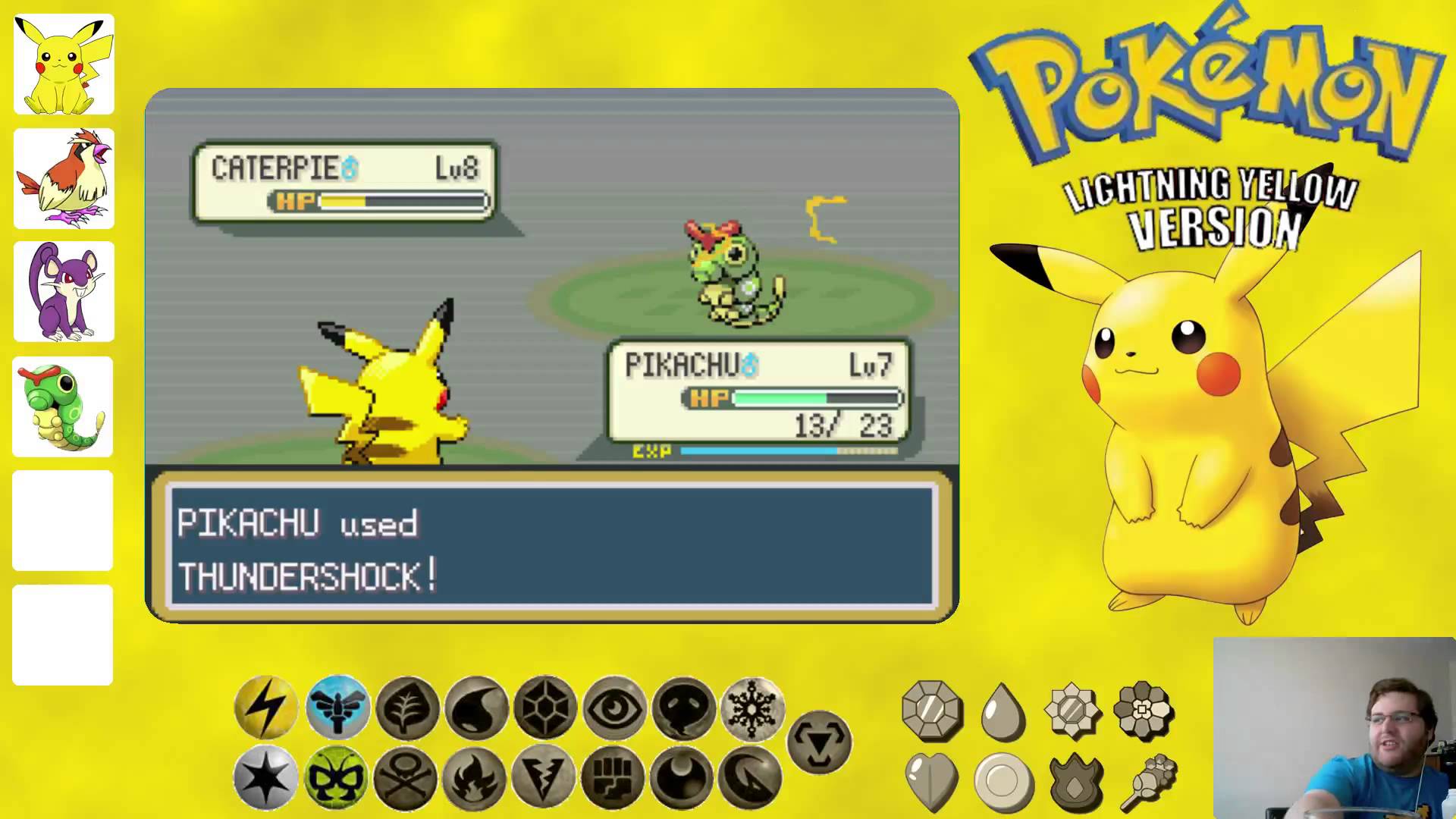Click the white Normal star type icon
The image size is (1456, 819).
pyautogui.click(x=265, y=777)
